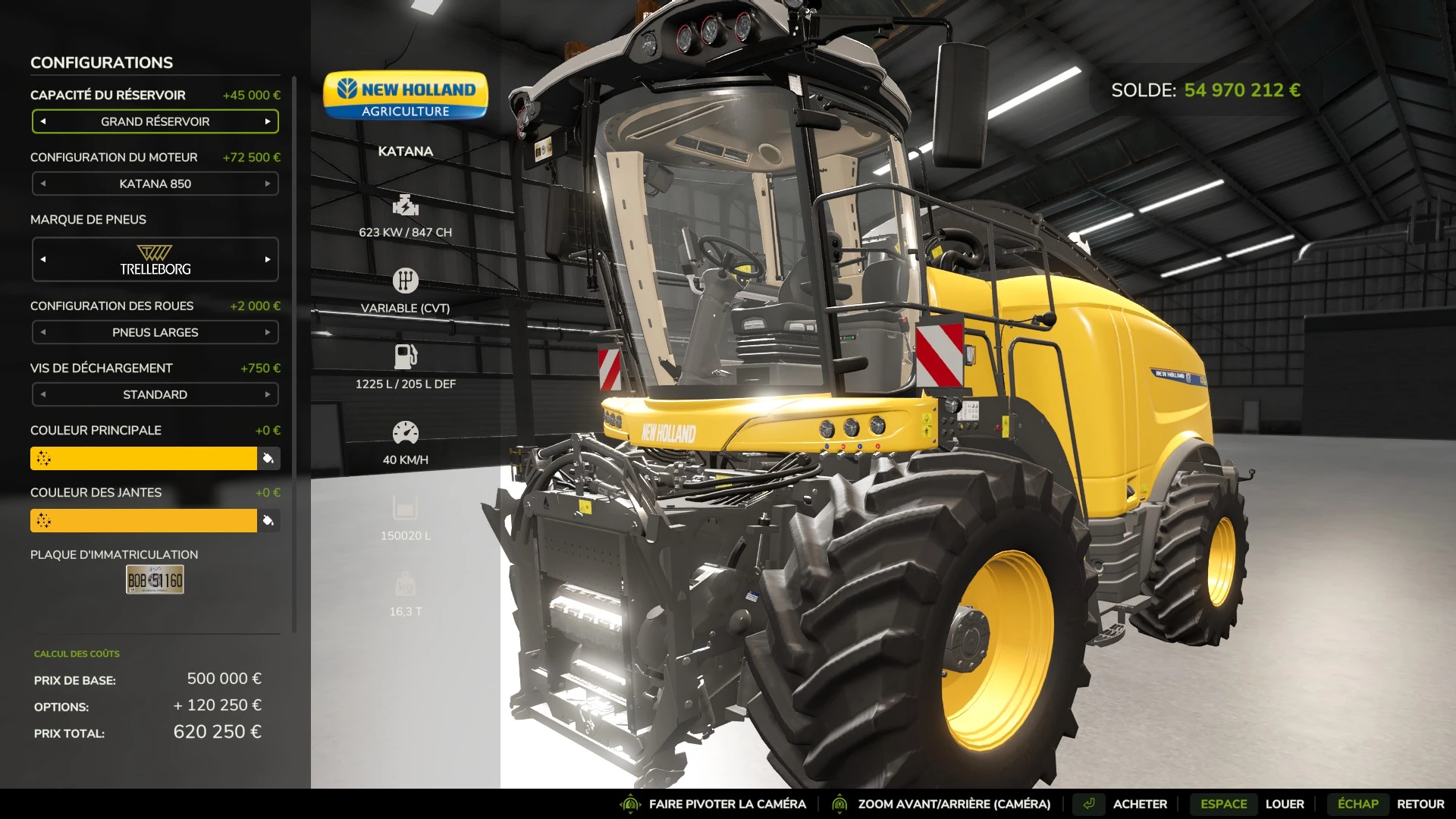Click the yellow main color swatch bar
The width and height of the screenshot is (1456, 819).
coord(144,459)
